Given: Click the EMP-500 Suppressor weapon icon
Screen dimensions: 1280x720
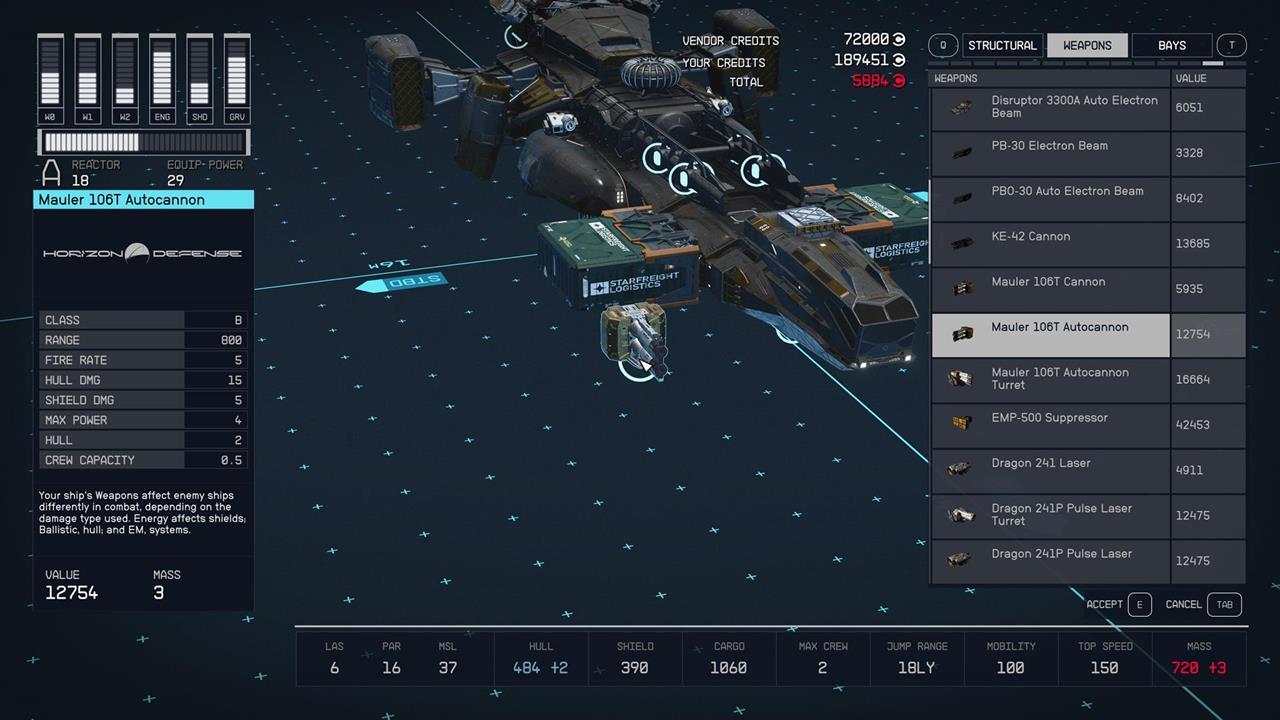Looking at the screenshot, I should click(x=961, y=424).
